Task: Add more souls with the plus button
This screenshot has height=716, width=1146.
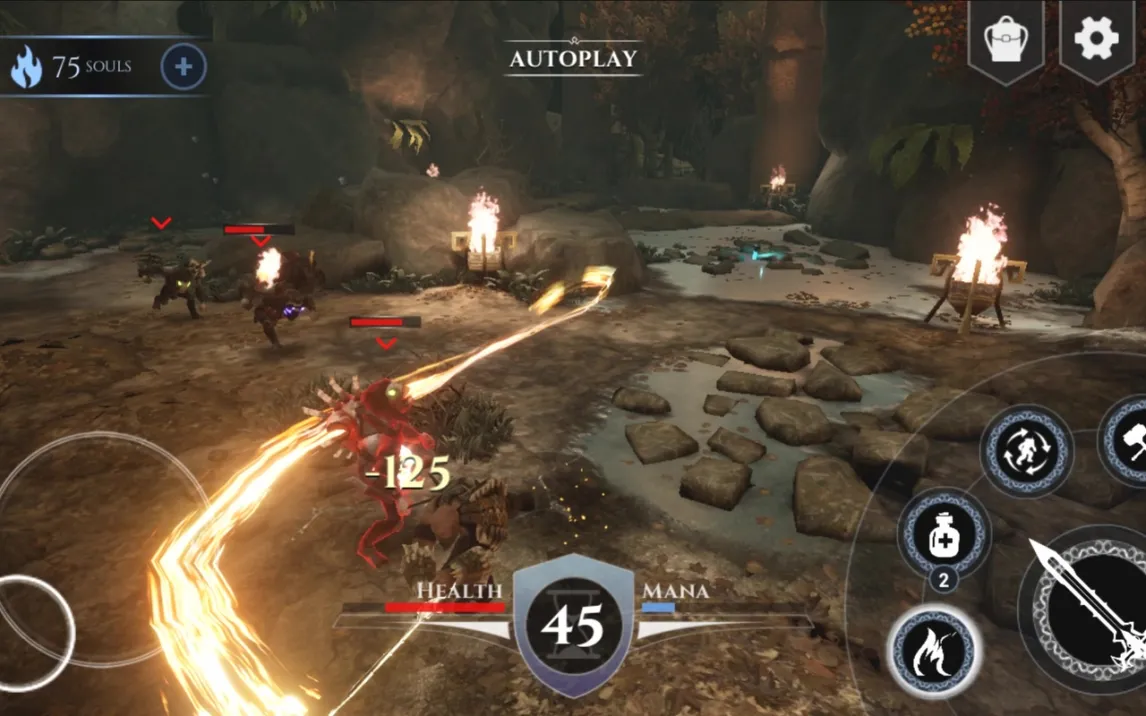Action: coord(183,67)
